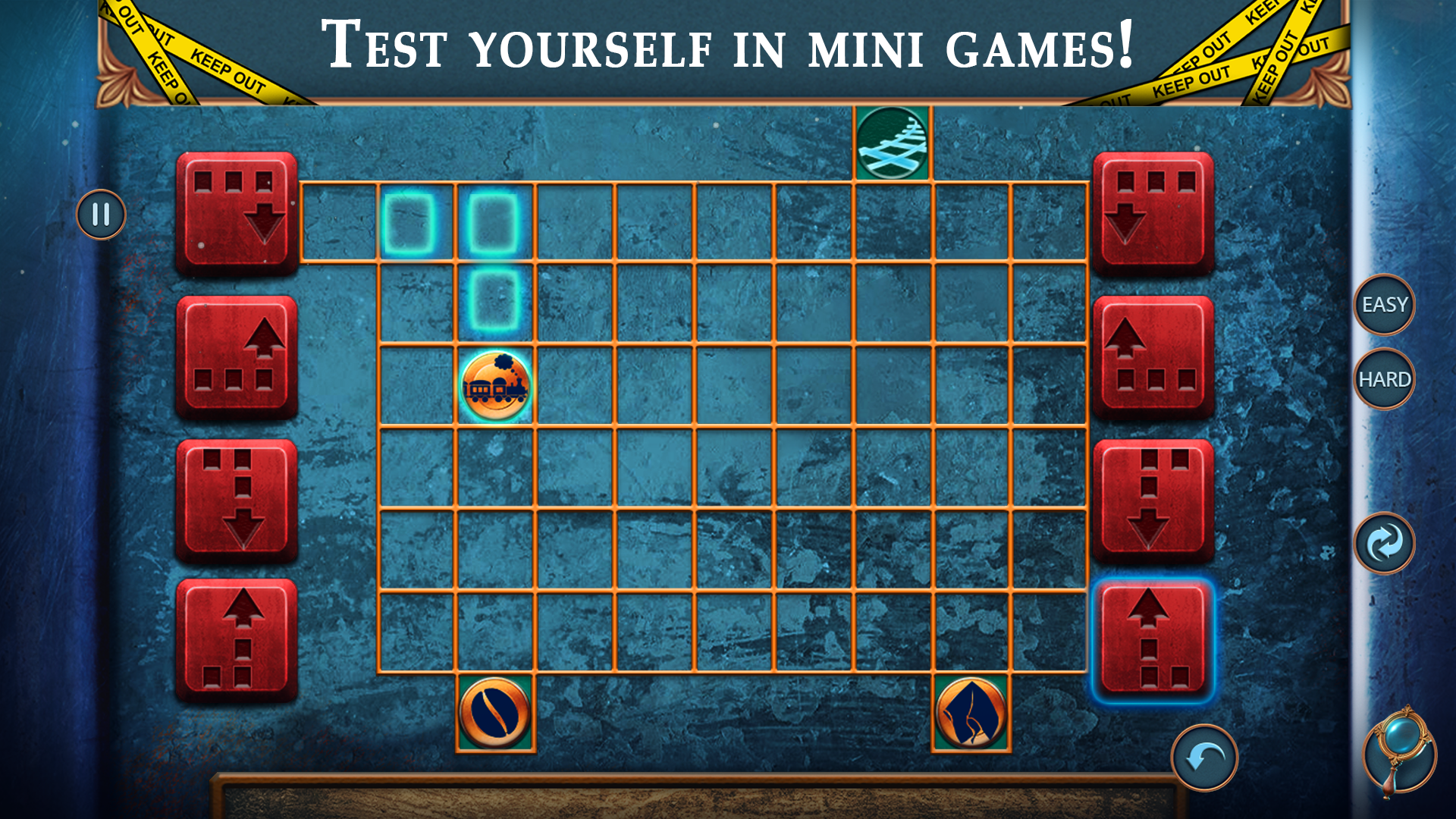Choose the EASY difficulty option

[x=1385, y=306]
